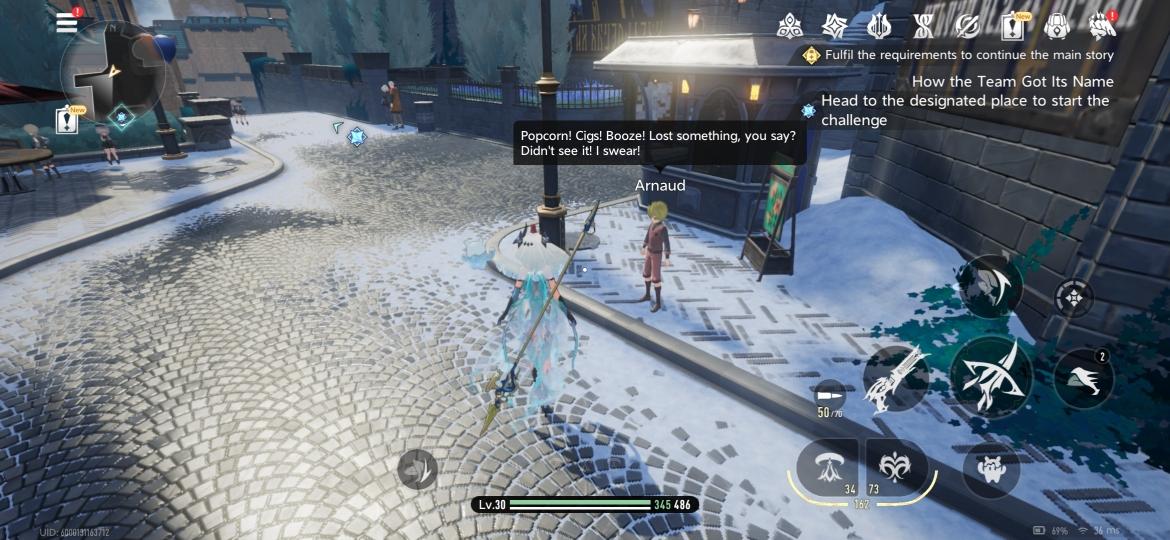Open the four-pointed star icon in top bar
Viewport: 1170px width, 540px height.
pos(834,26)
